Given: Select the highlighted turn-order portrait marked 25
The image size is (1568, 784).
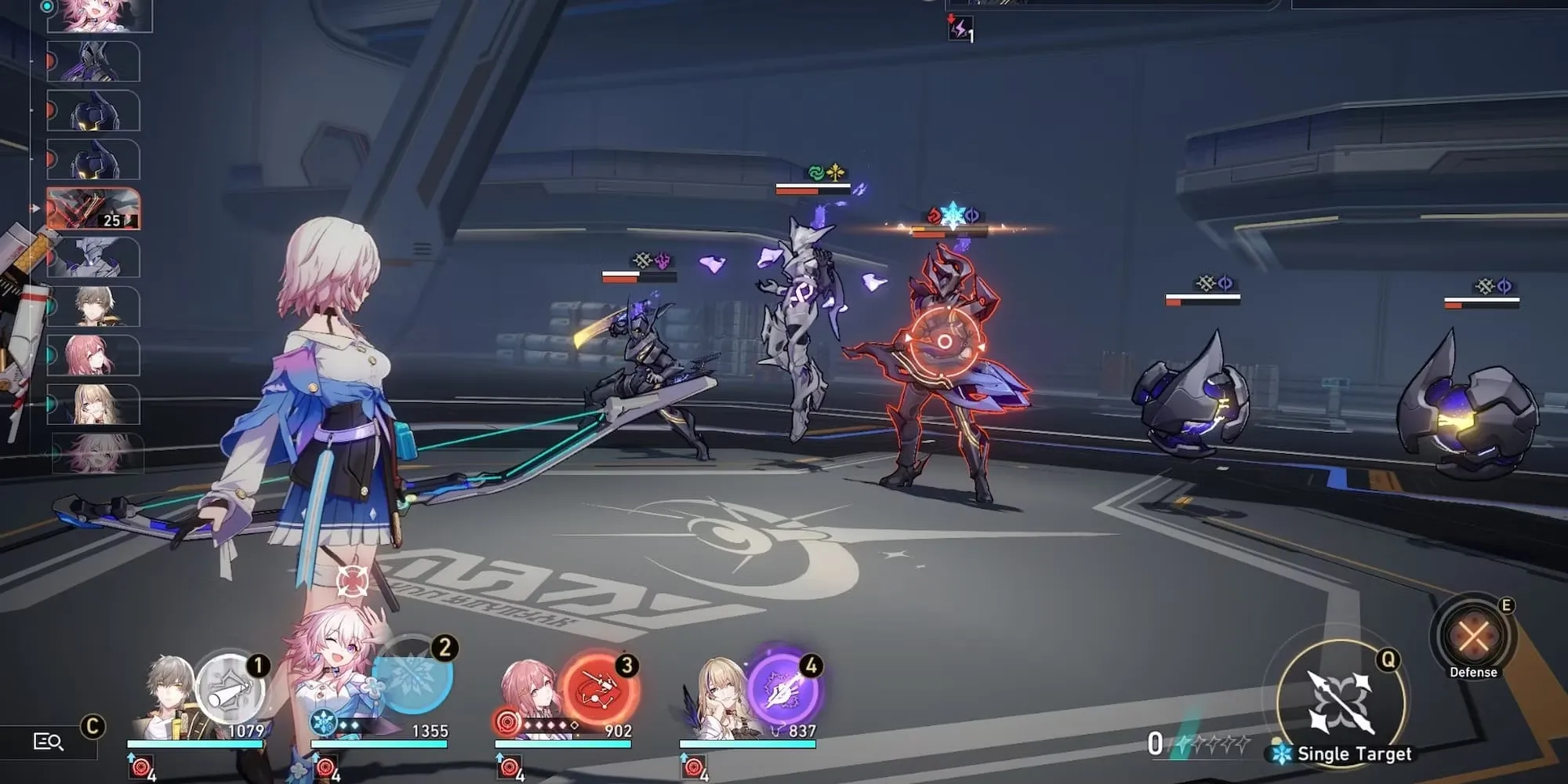Looking at the screenshot, I should click(x=93, y=209).
